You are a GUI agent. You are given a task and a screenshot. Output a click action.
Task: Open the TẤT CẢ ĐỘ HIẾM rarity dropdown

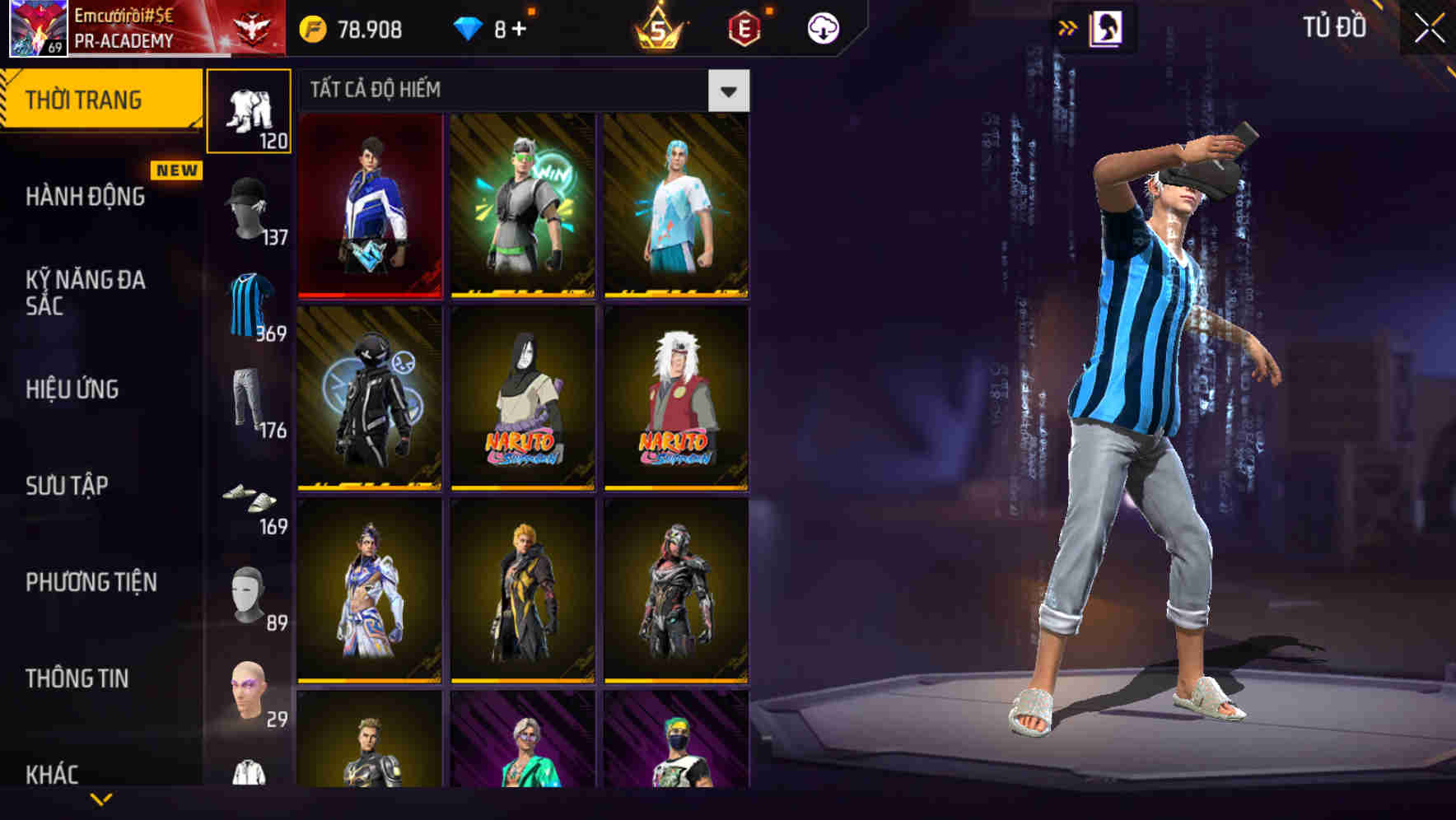728,91
